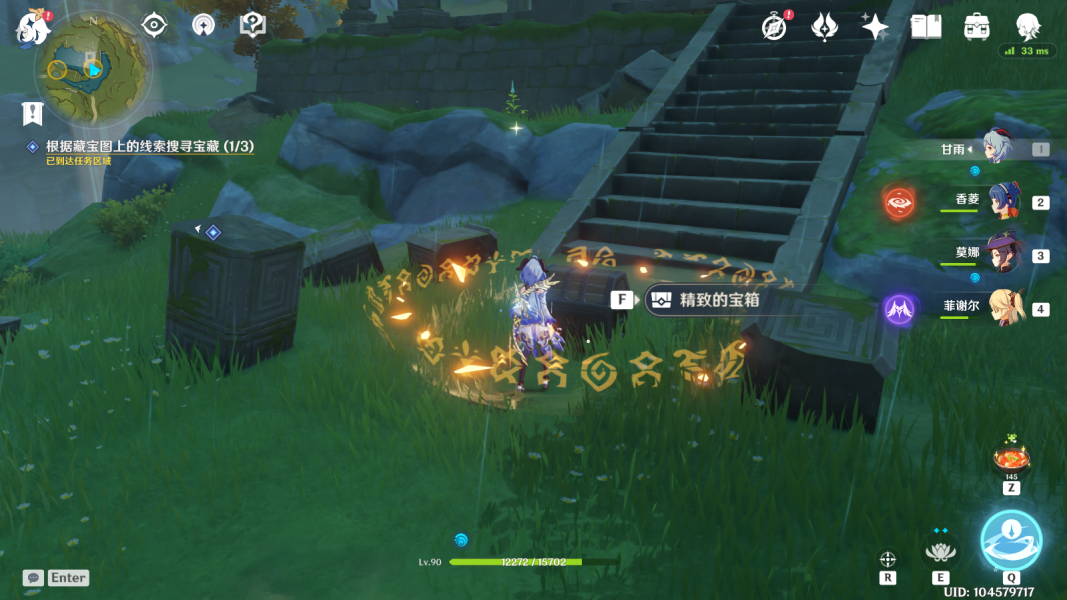Open the Wish star icon
Screen dimensions: 1067x600
[875, 27]
